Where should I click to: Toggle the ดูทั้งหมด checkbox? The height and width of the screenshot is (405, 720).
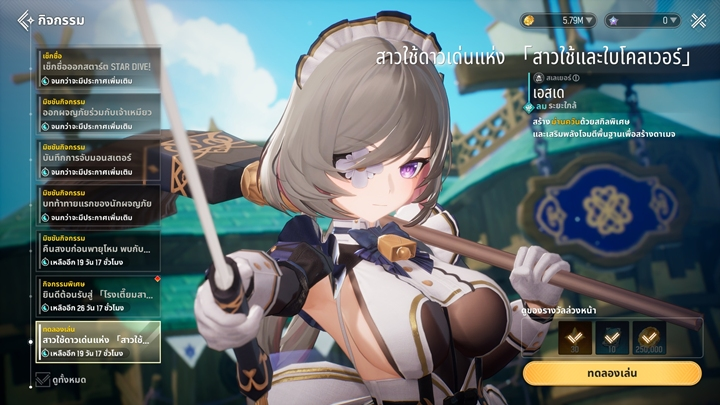pyautogui.click(x=43, y=379)
